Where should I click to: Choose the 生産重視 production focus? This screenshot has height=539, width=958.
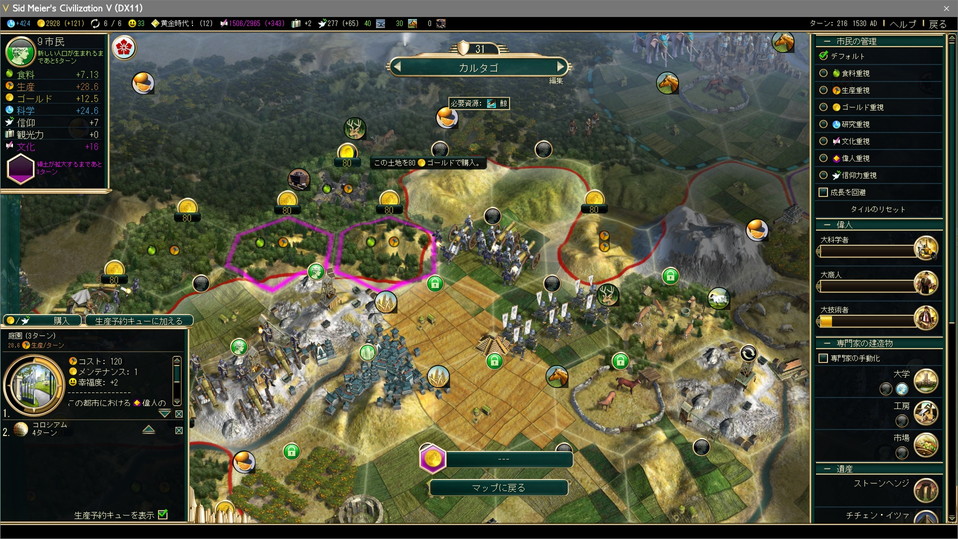click(x=823, y=89)
